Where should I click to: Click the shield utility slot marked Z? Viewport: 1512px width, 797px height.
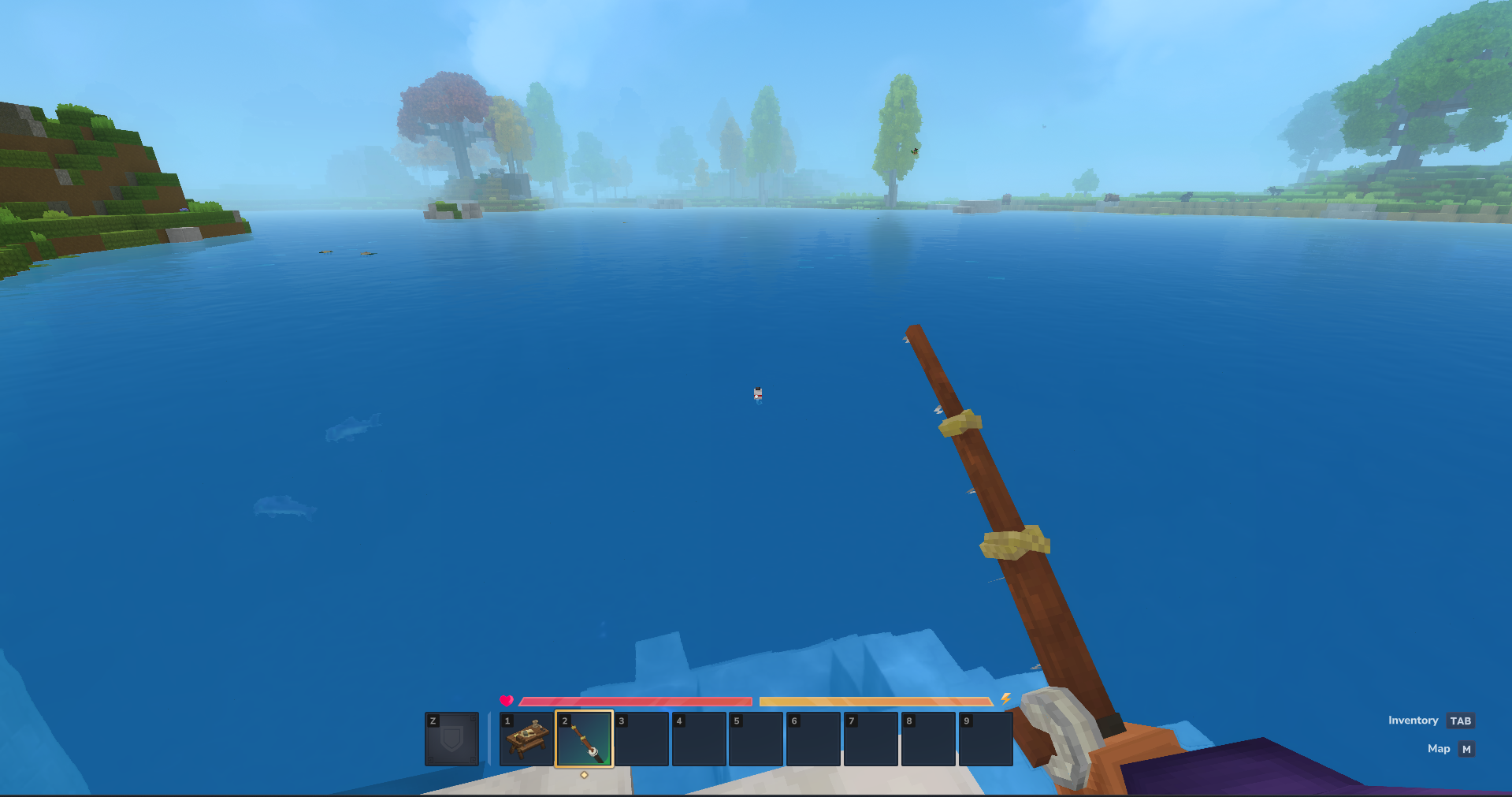(451, 739)
